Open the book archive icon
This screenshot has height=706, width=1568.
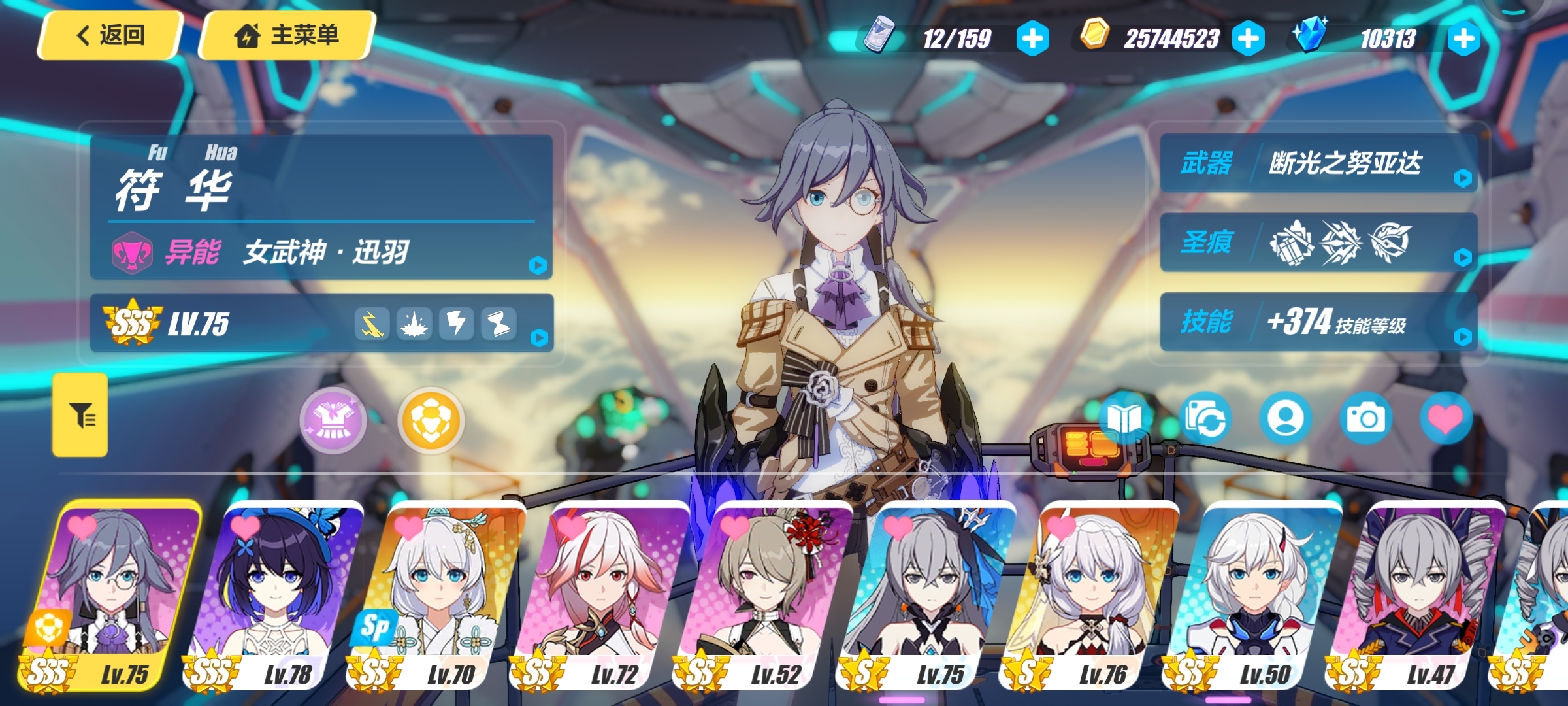[1124, 418]
